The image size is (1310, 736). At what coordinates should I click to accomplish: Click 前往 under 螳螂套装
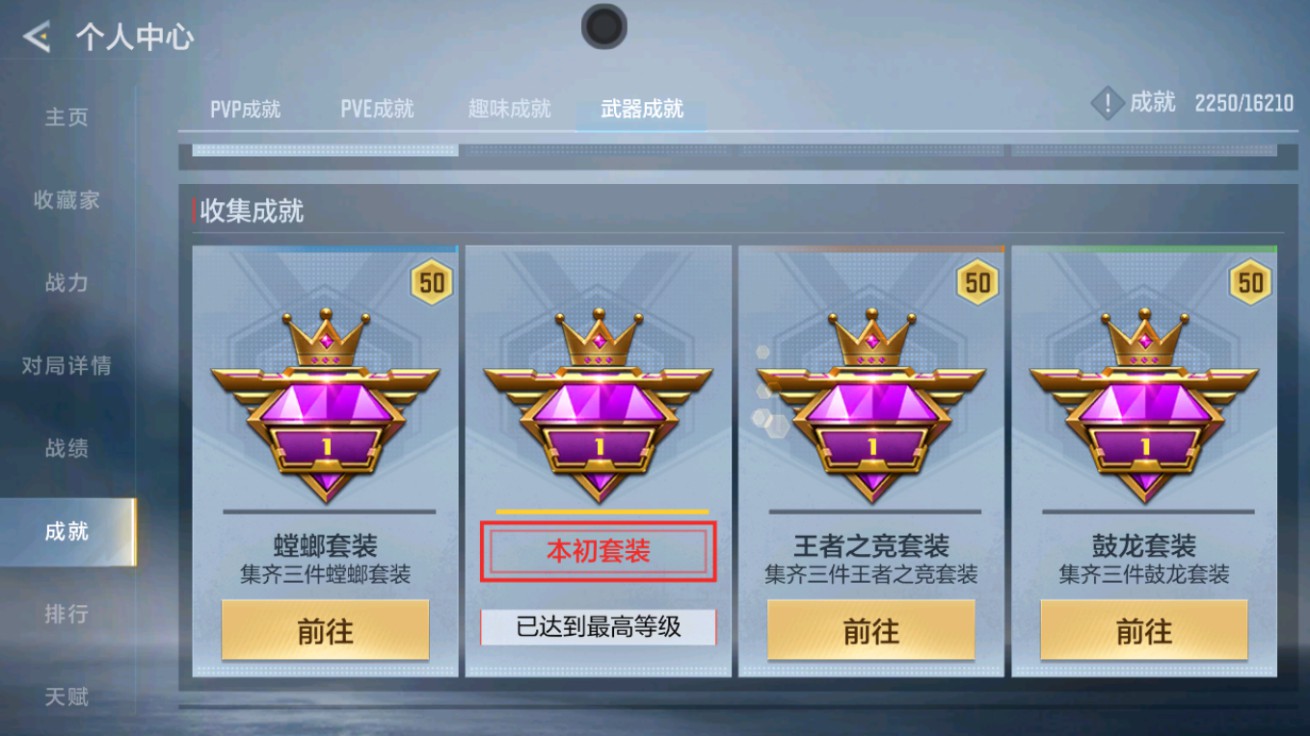pos(325,629)
